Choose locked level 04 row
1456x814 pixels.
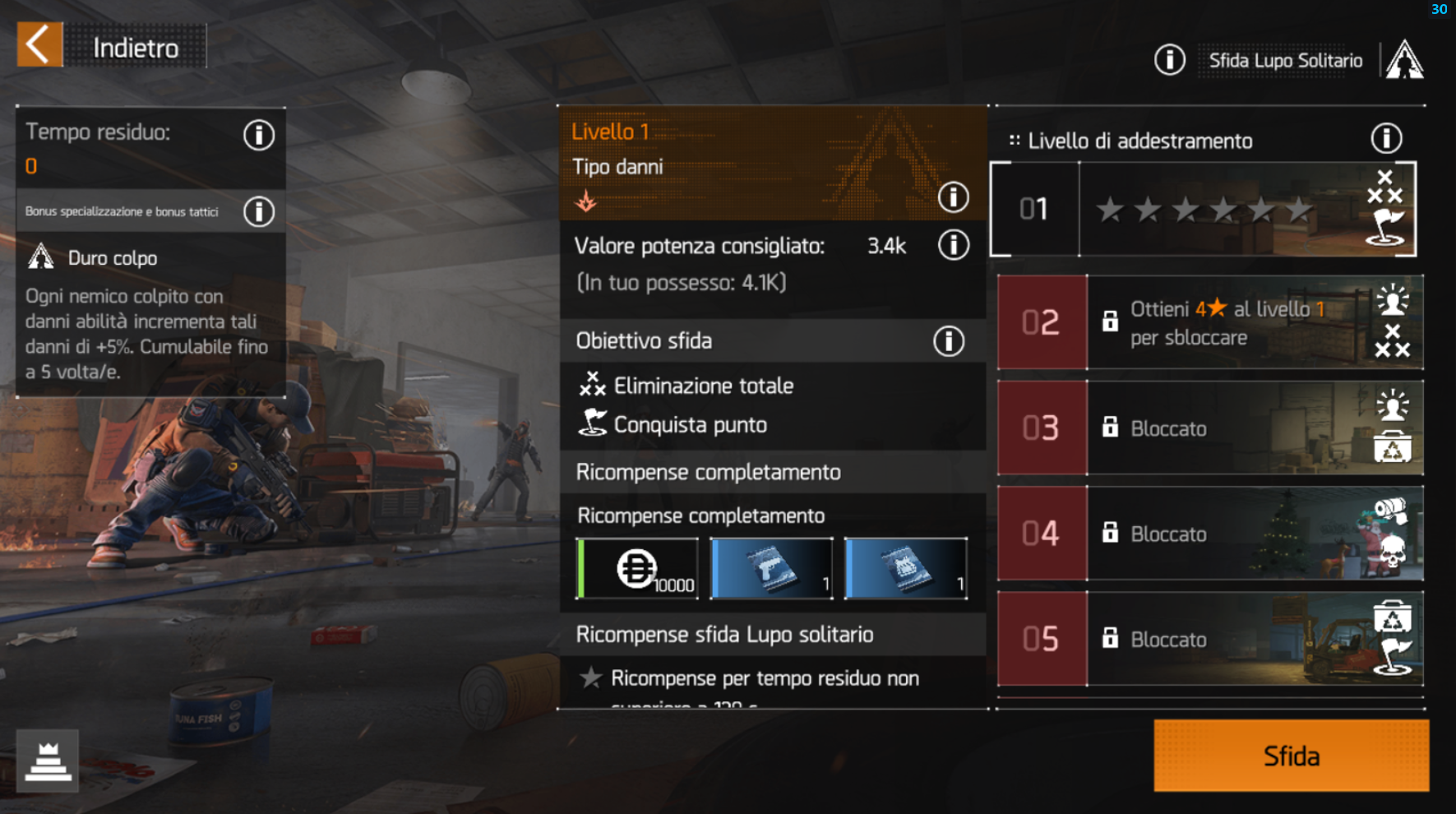pyautogui.click(x=1210, y=534)
